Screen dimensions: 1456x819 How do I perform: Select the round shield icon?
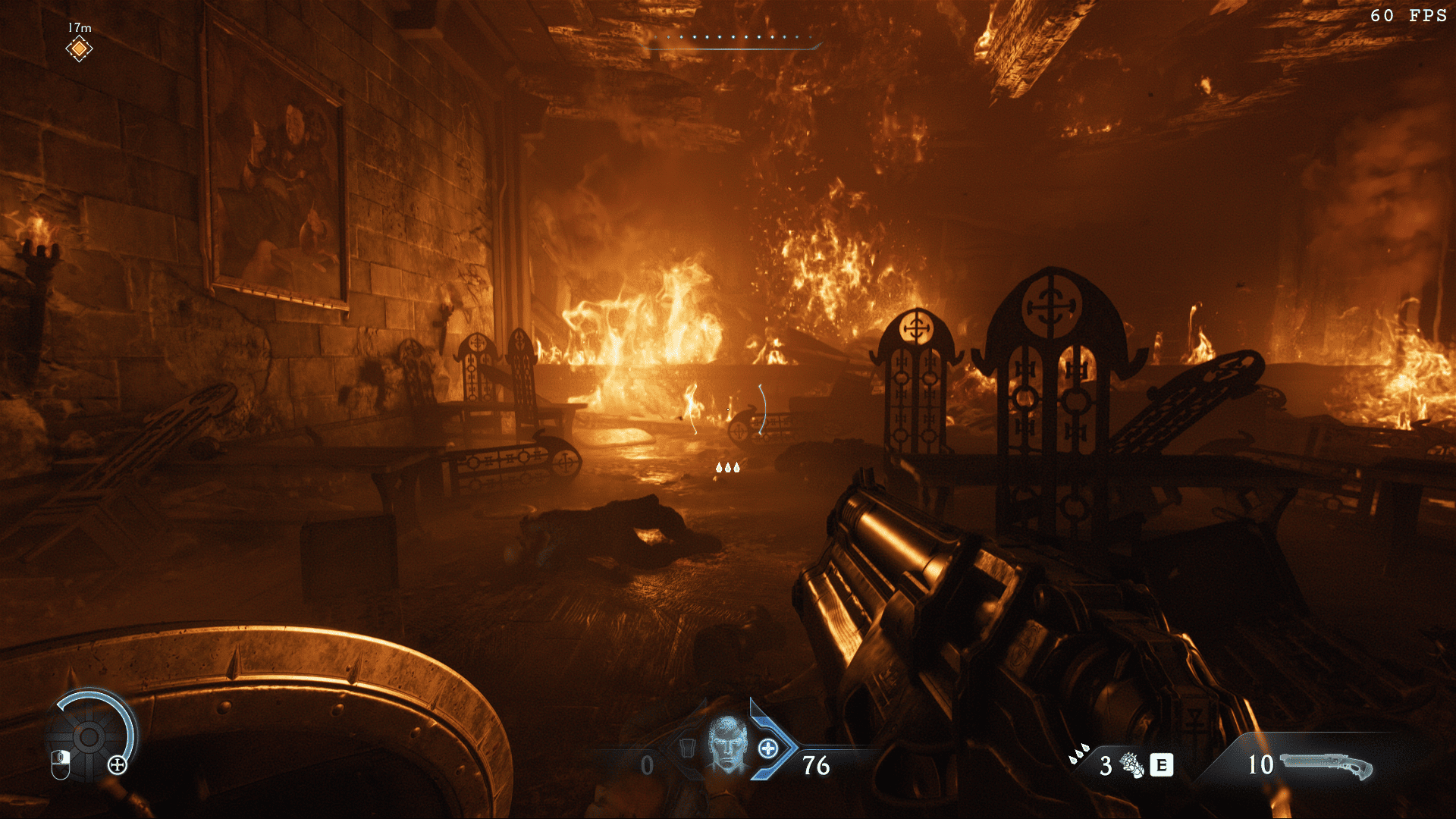(x=89, y=736)
